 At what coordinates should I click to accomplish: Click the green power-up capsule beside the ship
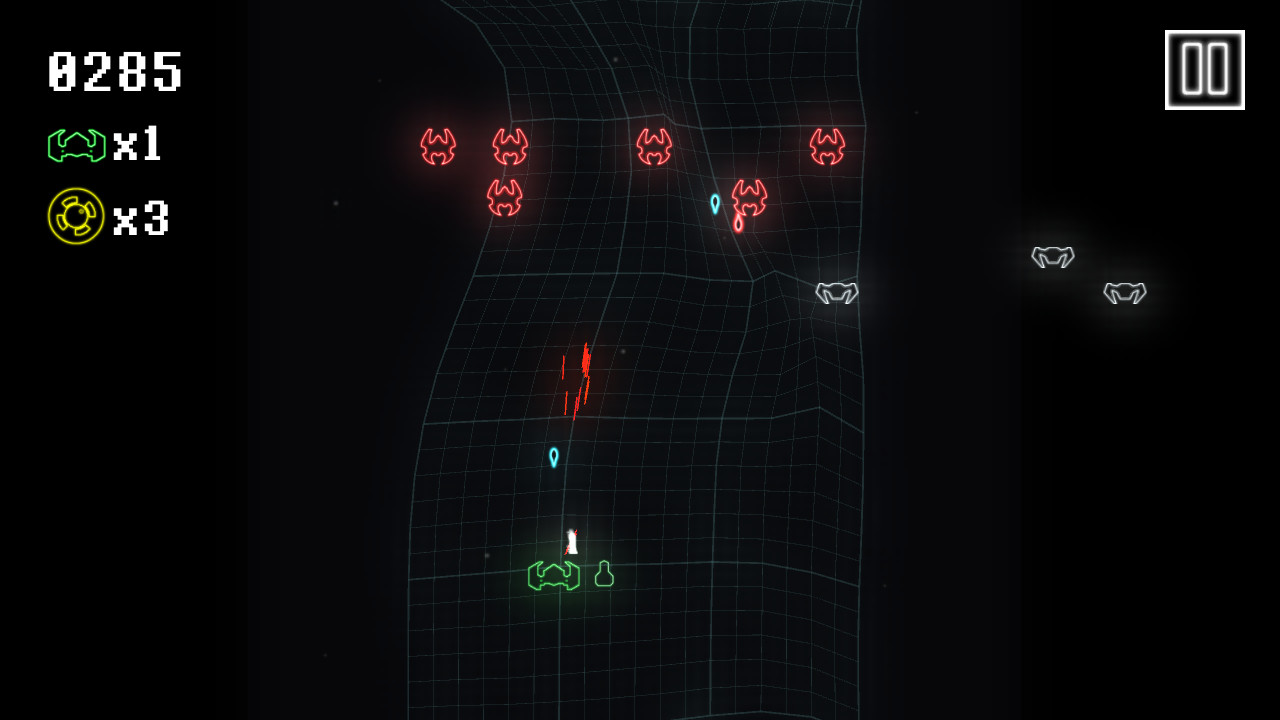[603, 572]
